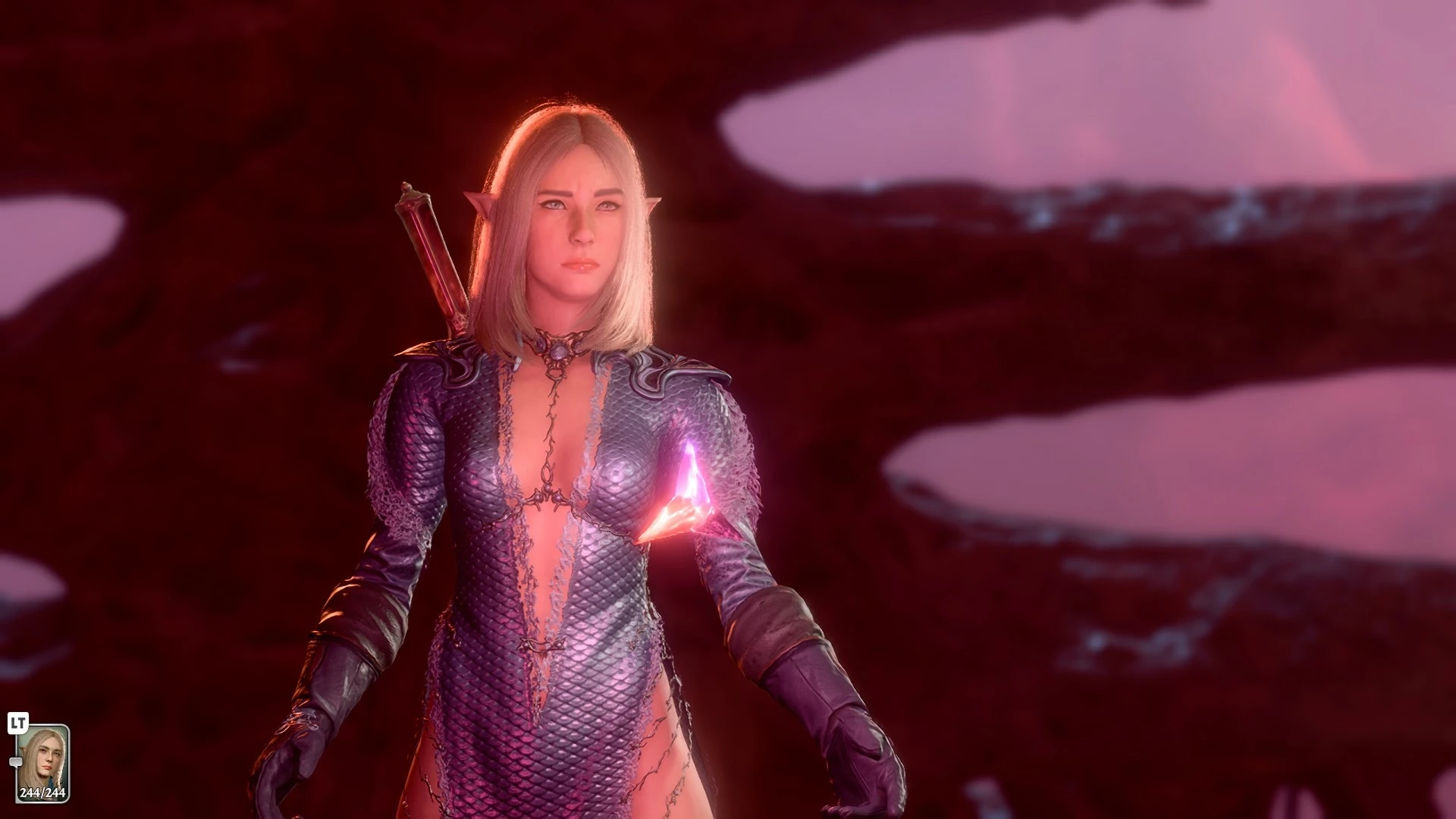Click the green health bar on the portrait
This screenshot has width=1456, height=819.
point(43,795)
